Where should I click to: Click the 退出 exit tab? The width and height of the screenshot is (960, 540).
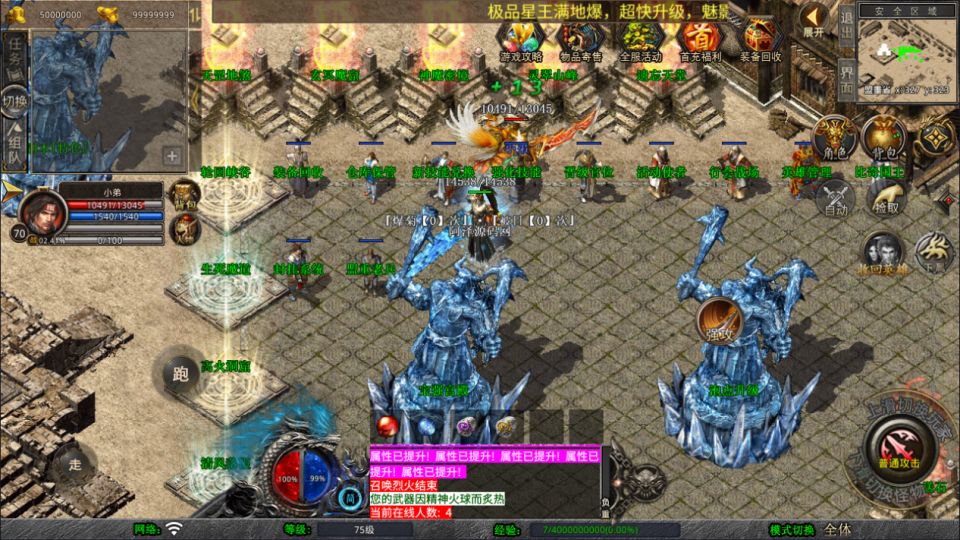(846, 24)
